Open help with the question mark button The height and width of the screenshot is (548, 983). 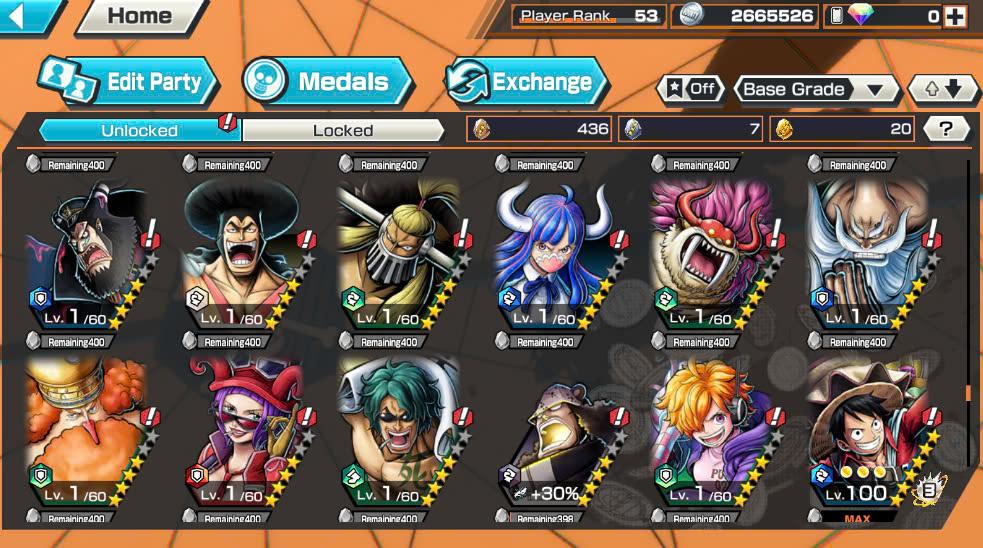coord(945,128)
